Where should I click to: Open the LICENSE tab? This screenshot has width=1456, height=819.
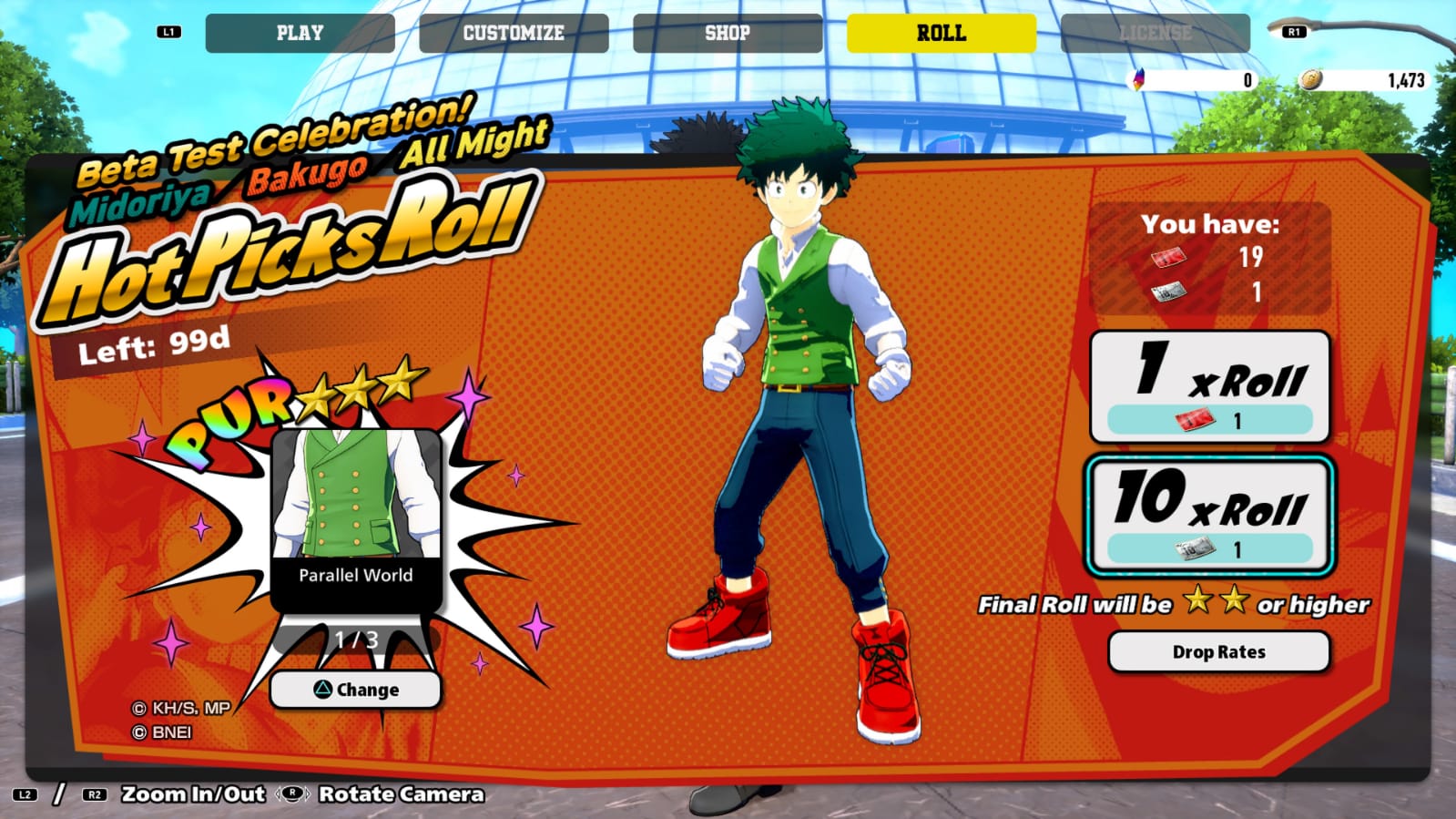pyautogui.click(x=1155, y=33)
